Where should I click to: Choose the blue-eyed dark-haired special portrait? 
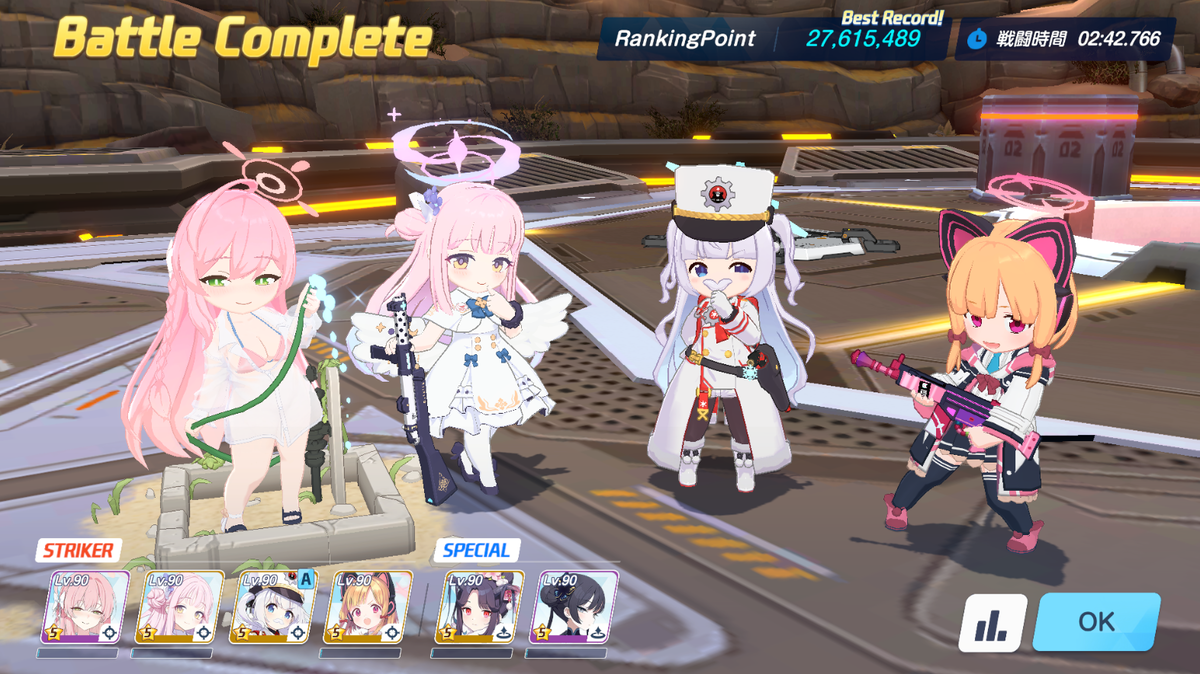tap(574, 606)
